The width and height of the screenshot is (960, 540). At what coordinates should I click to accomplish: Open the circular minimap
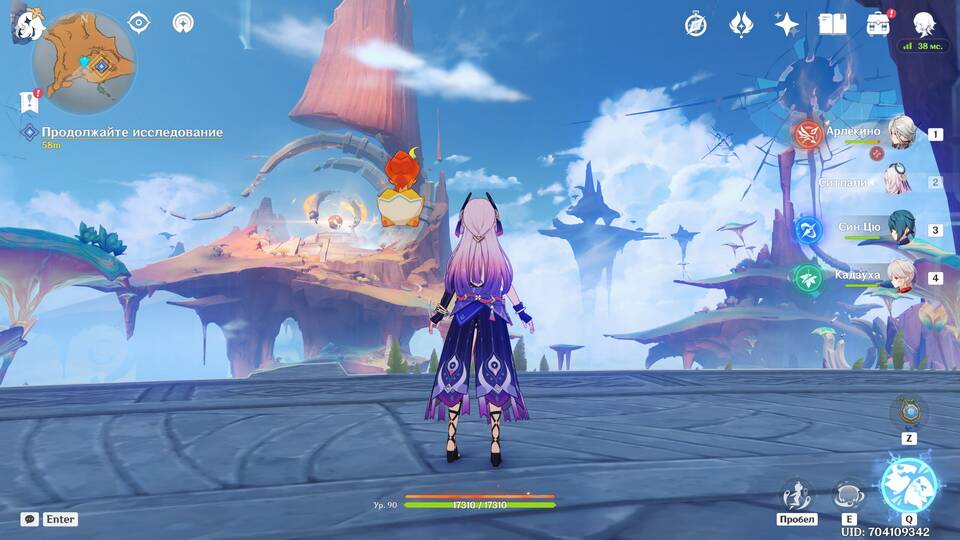[x=84, y=63]
